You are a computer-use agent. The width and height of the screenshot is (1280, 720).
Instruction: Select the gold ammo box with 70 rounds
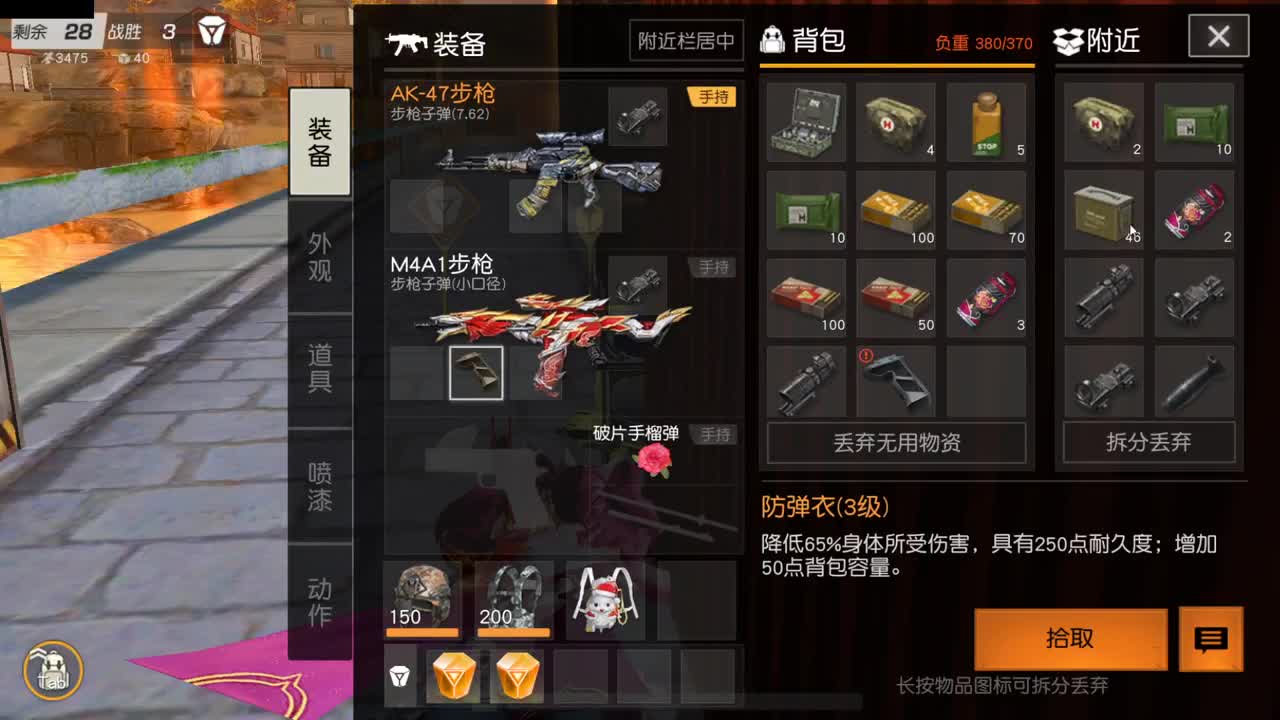point(986,211)
